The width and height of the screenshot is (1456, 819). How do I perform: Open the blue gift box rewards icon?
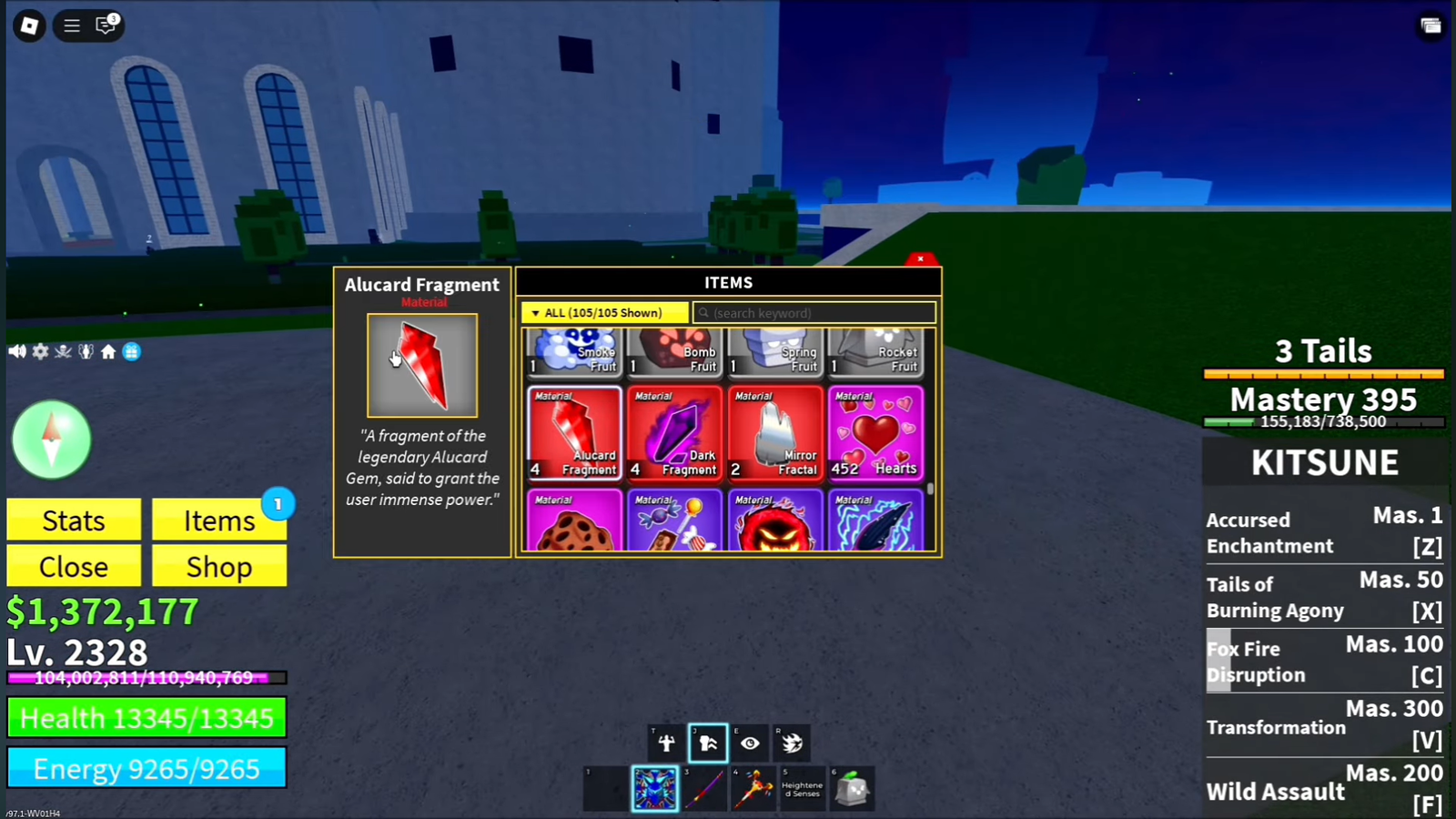coord(132,351)
